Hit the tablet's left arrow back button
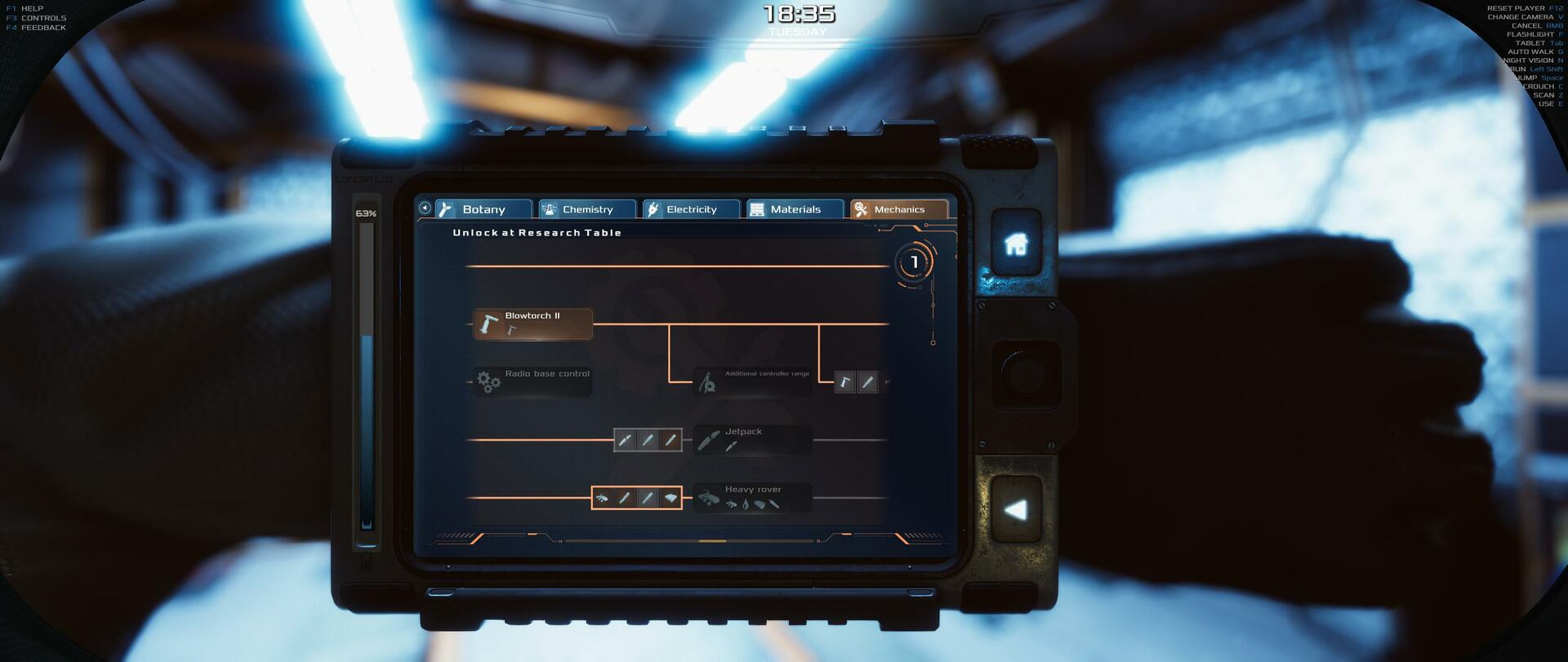Viewport: 1568px width, 662px height. pyautogui.click(x=1016, y=510)
